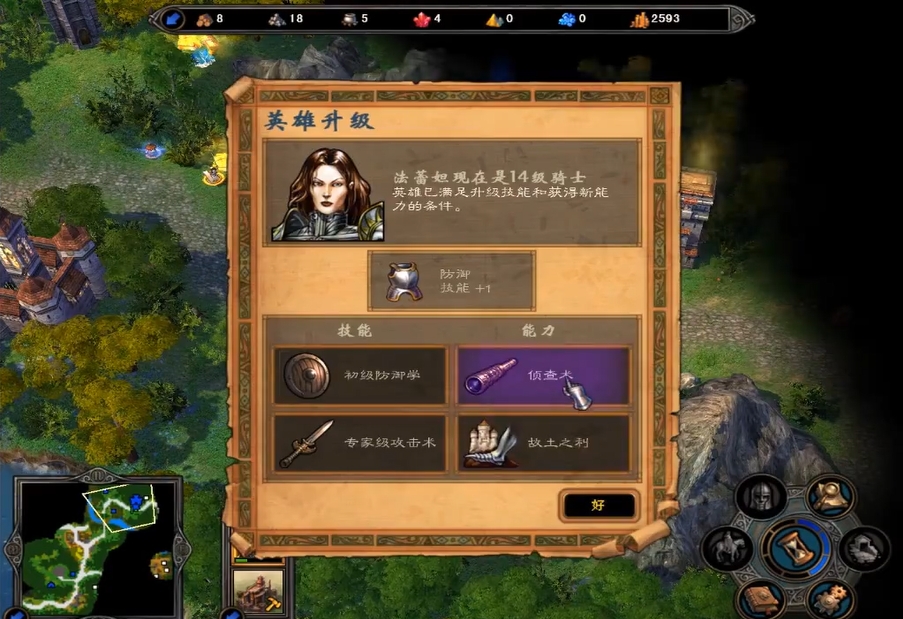Click the horse rider move-hero icon
This screenshot has height=619, width=903.
coord(727,549)
